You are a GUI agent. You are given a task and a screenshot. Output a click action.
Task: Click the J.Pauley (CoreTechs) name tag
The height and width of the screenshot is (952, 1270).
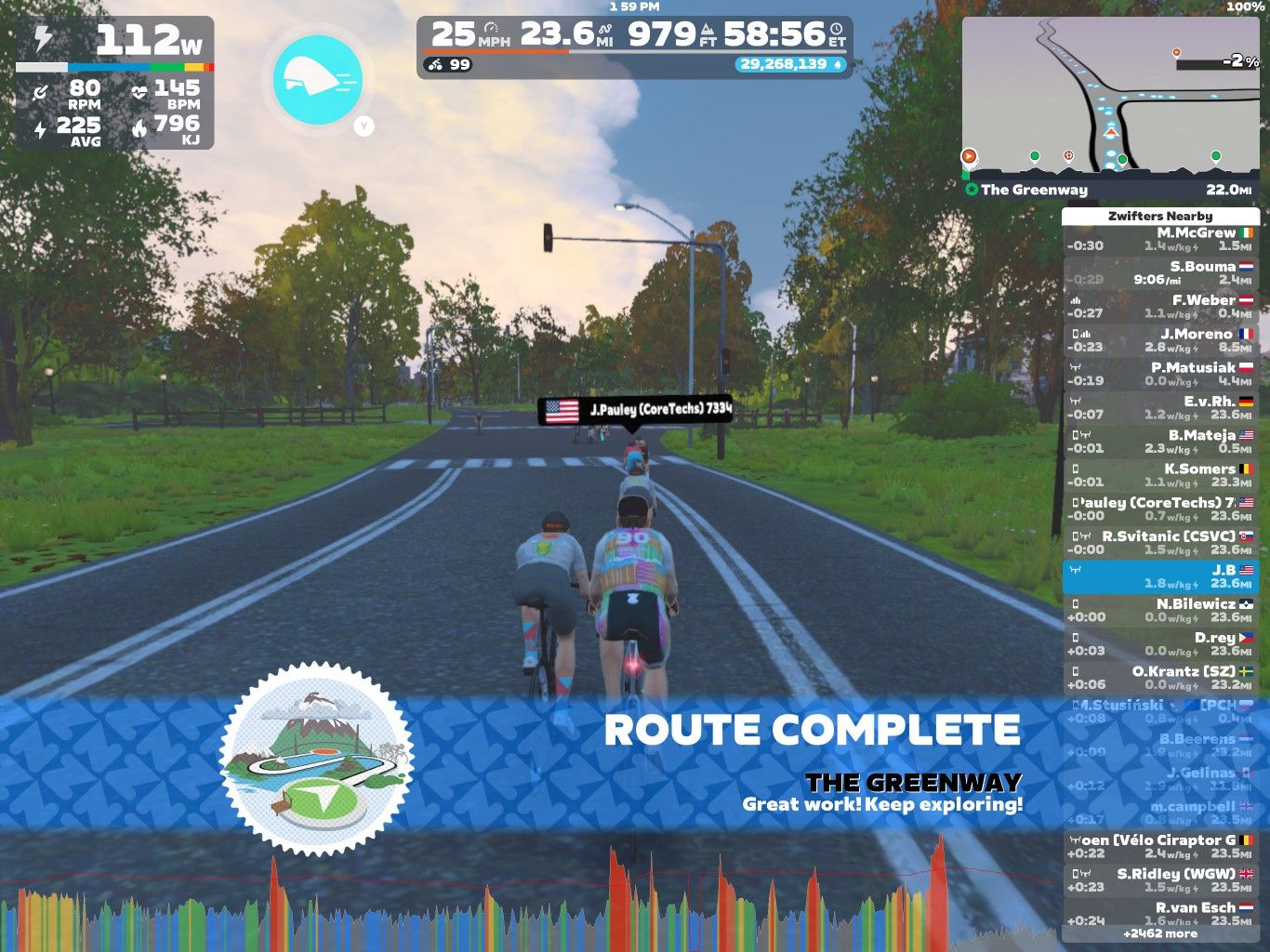(x=637, y=407)
